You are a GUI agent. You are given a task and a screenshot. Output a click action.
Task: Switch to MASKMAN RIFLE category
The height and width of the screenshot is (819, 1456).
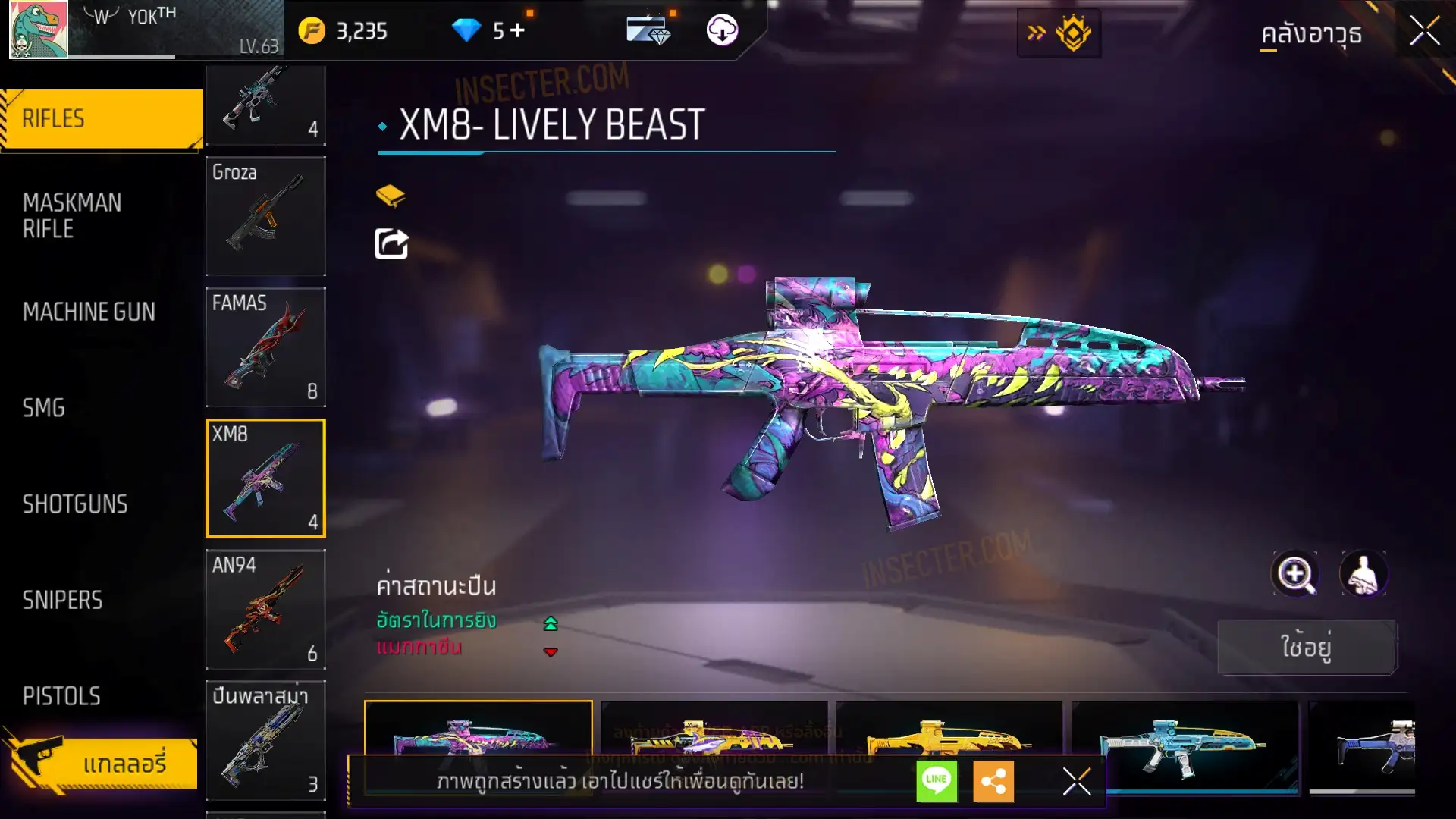pyautogui.click(x=72, y=215)
